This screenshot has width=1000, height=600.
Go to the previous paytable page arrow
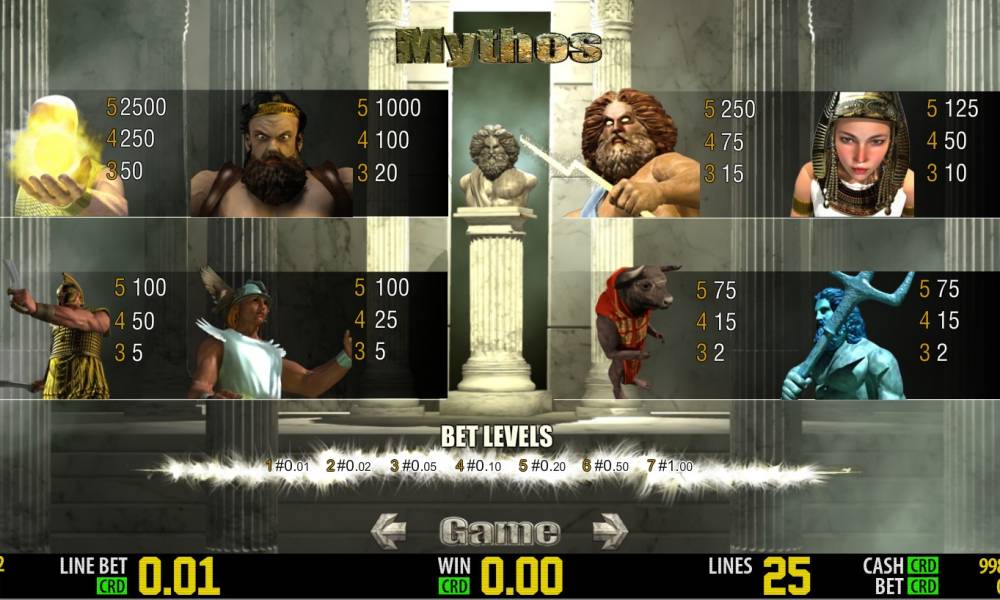tap(389, 531)
